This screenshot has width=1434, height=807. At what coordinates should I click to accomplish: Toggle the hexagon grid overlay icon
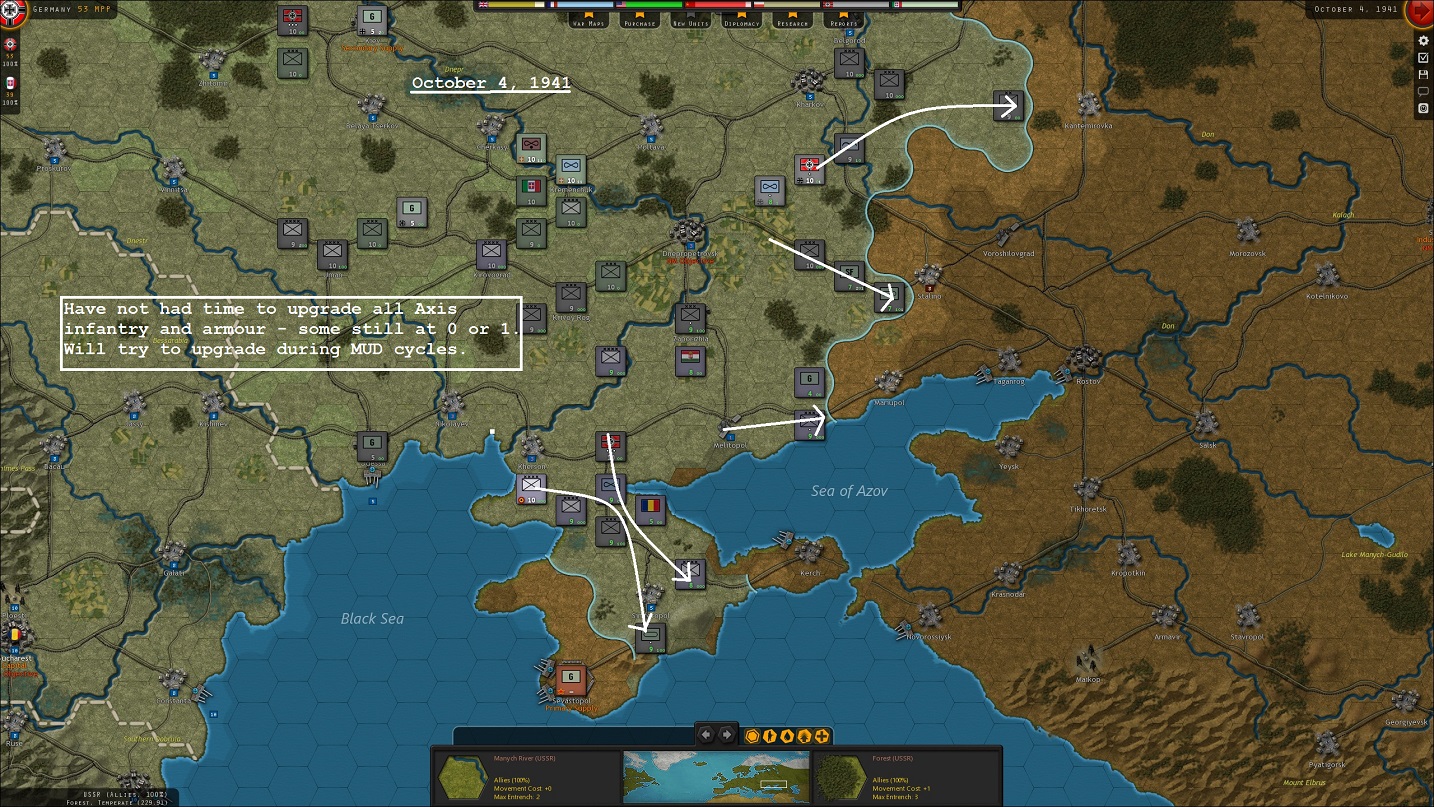pos(752,736)
